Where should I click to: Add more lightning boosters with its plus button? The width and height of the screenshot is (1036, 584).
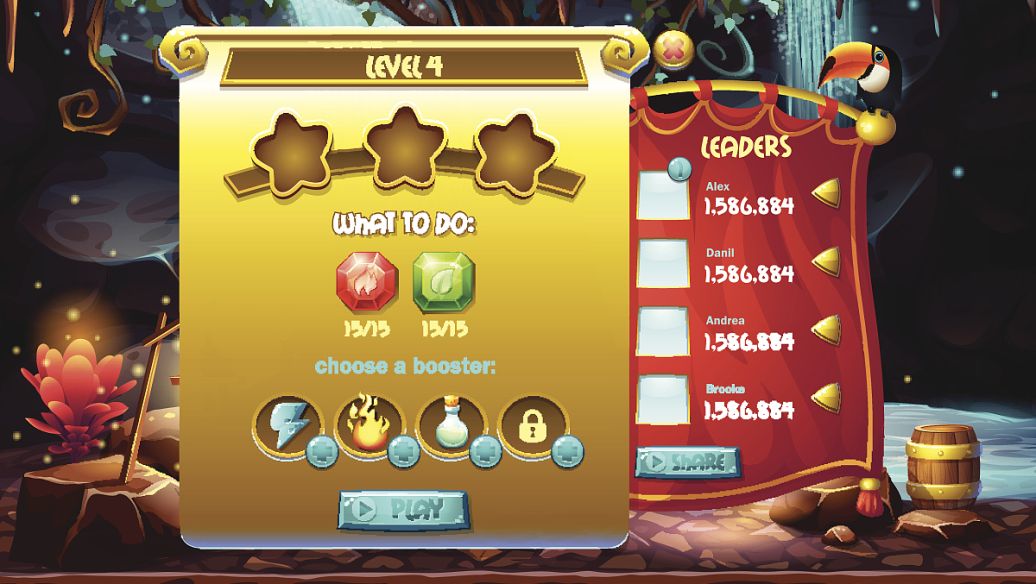coord(321,452)
